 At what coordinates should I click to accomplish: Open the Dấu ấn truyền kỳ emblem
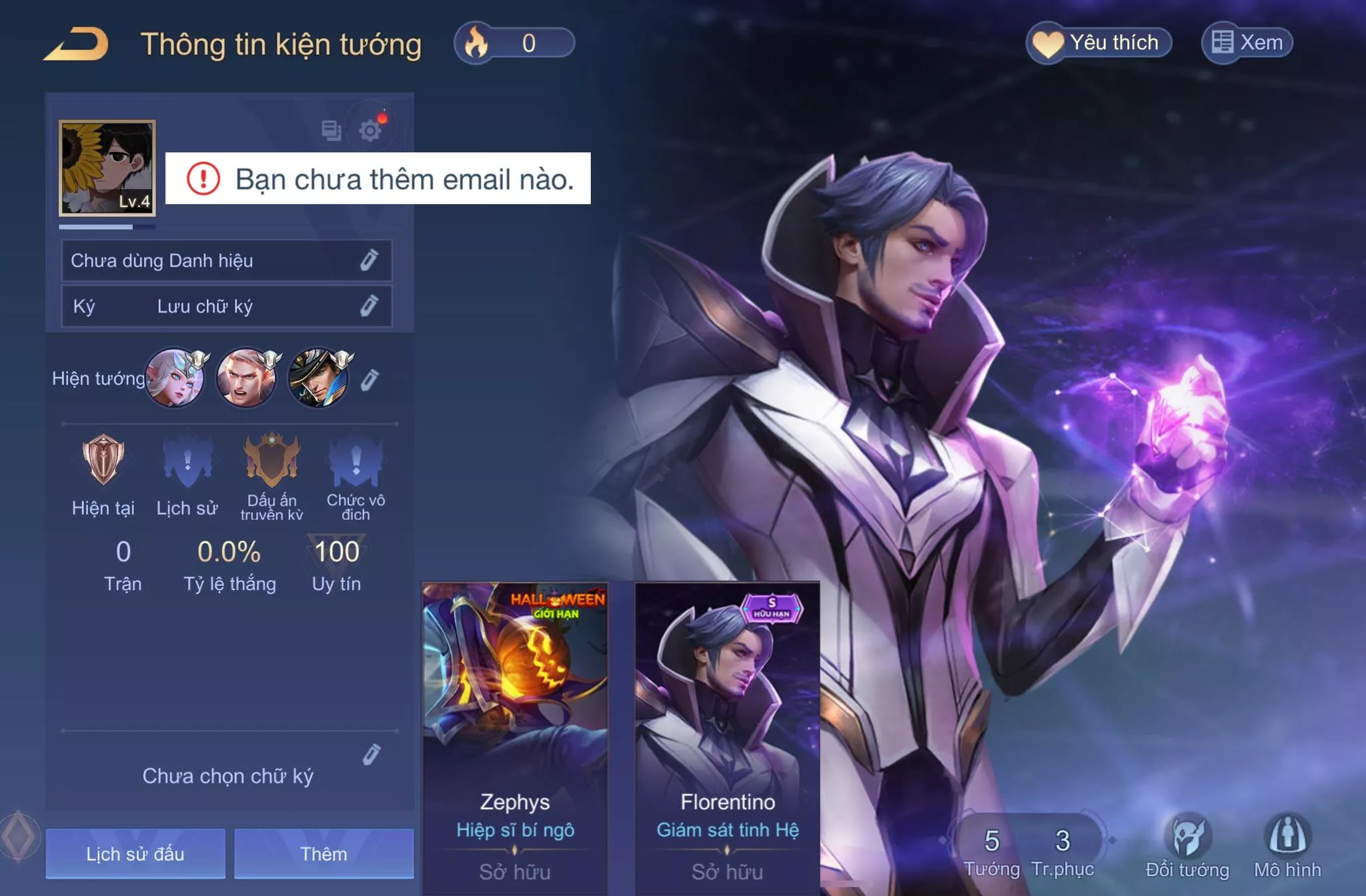[271, 461]
